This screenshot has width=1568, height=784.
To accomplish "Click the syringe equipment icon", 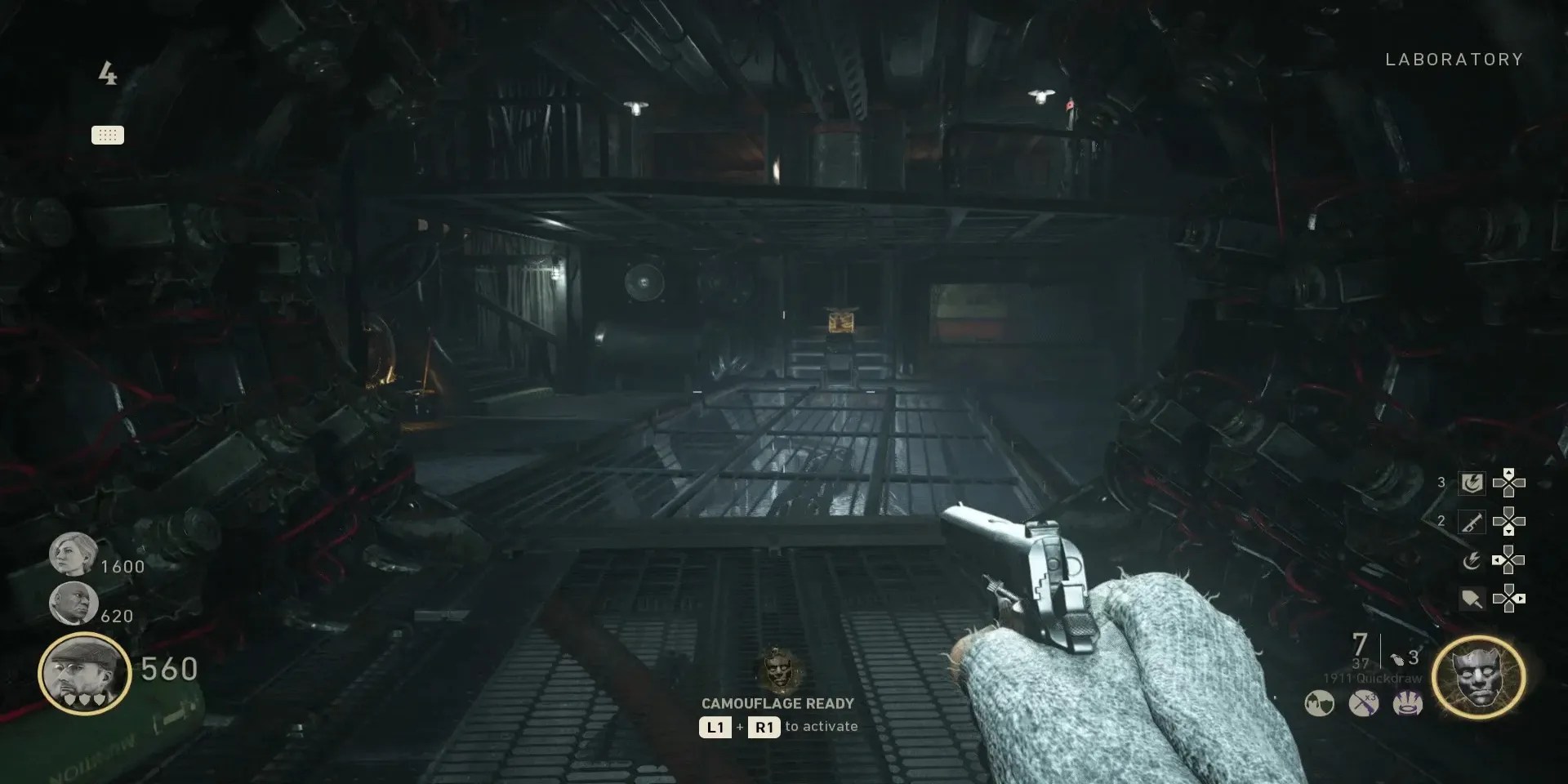I will click(x=1471, y=521).
